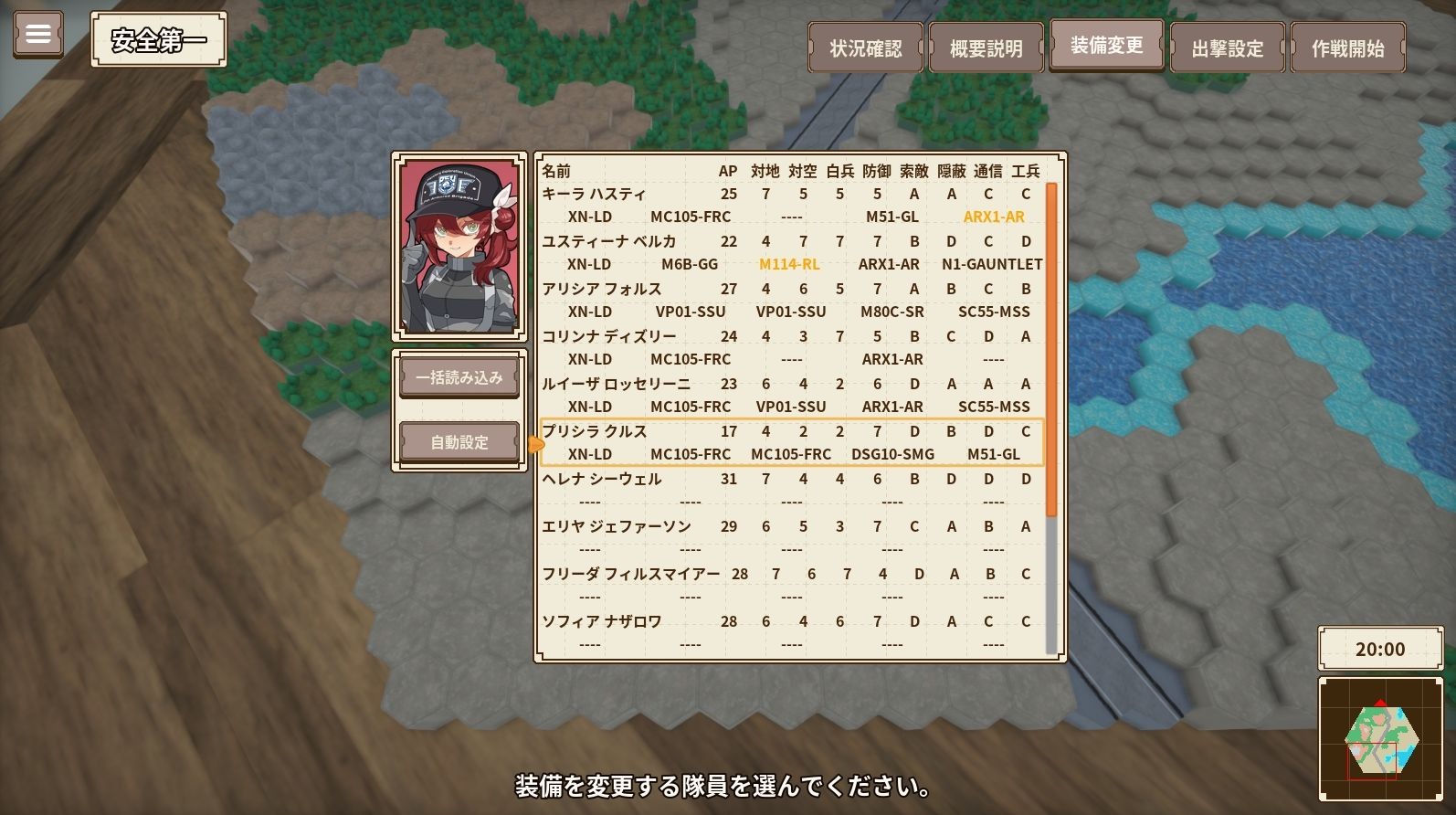Click the 20:00 timer display
1456x815 pixels.
pos(1380,649)
